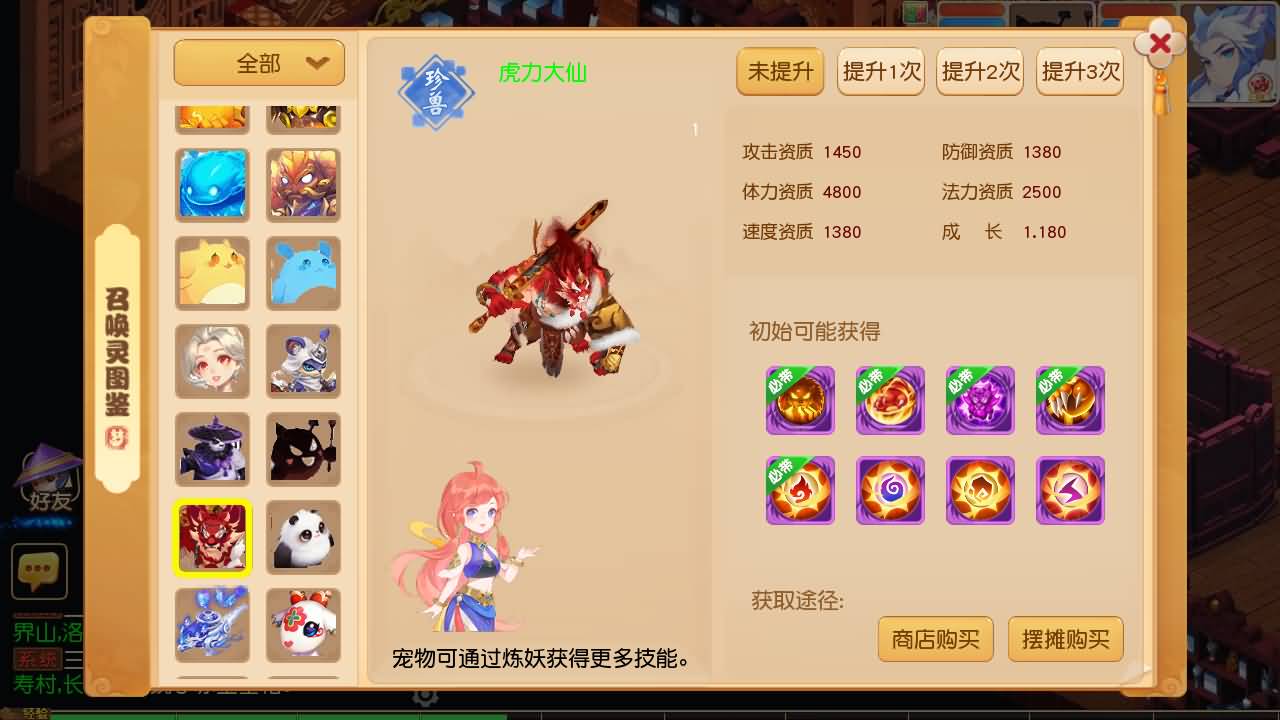Select the golden 必带 skill icon
1280x720 pixels.
800,400
